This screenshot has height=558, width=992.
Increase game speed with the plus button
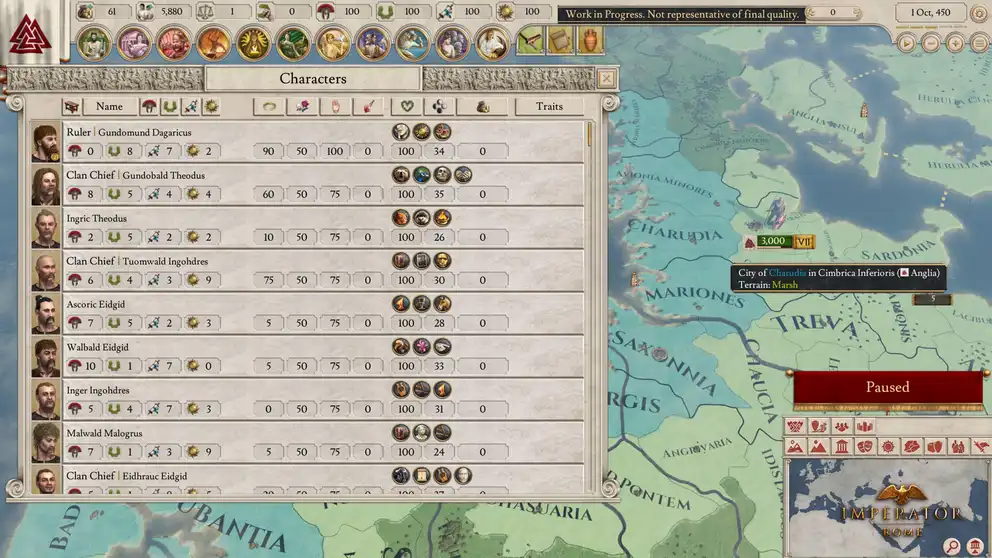pos(955,43)
